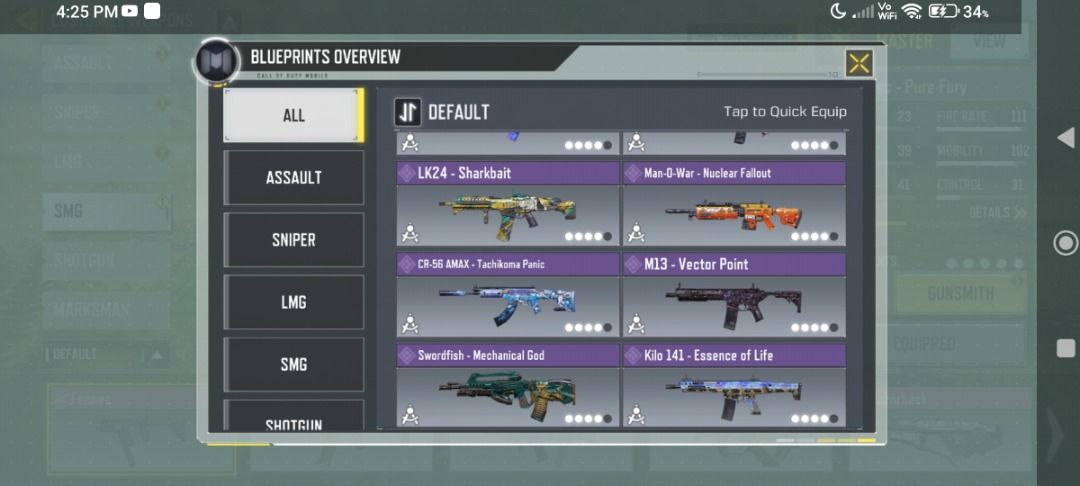The image size is (1080, 486).
Task: Show SNIPER blueprints
Action: [293, 240]
